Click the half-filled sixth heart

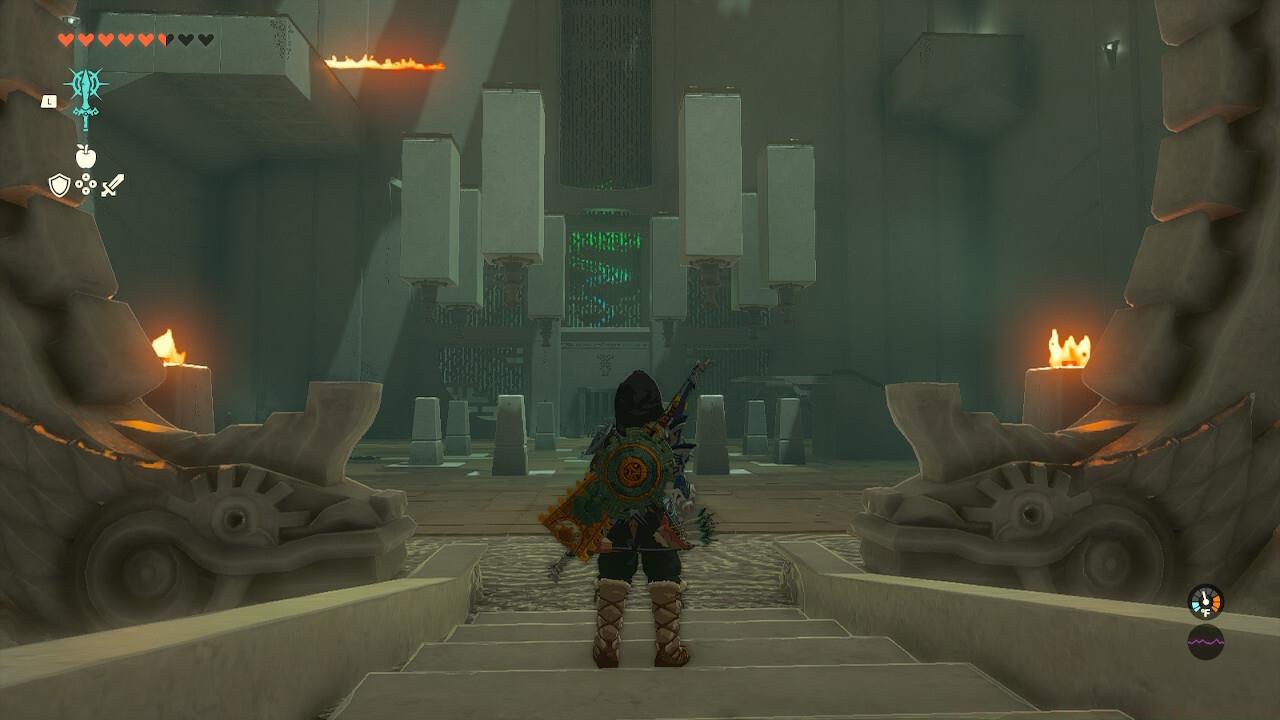(162, 38)
